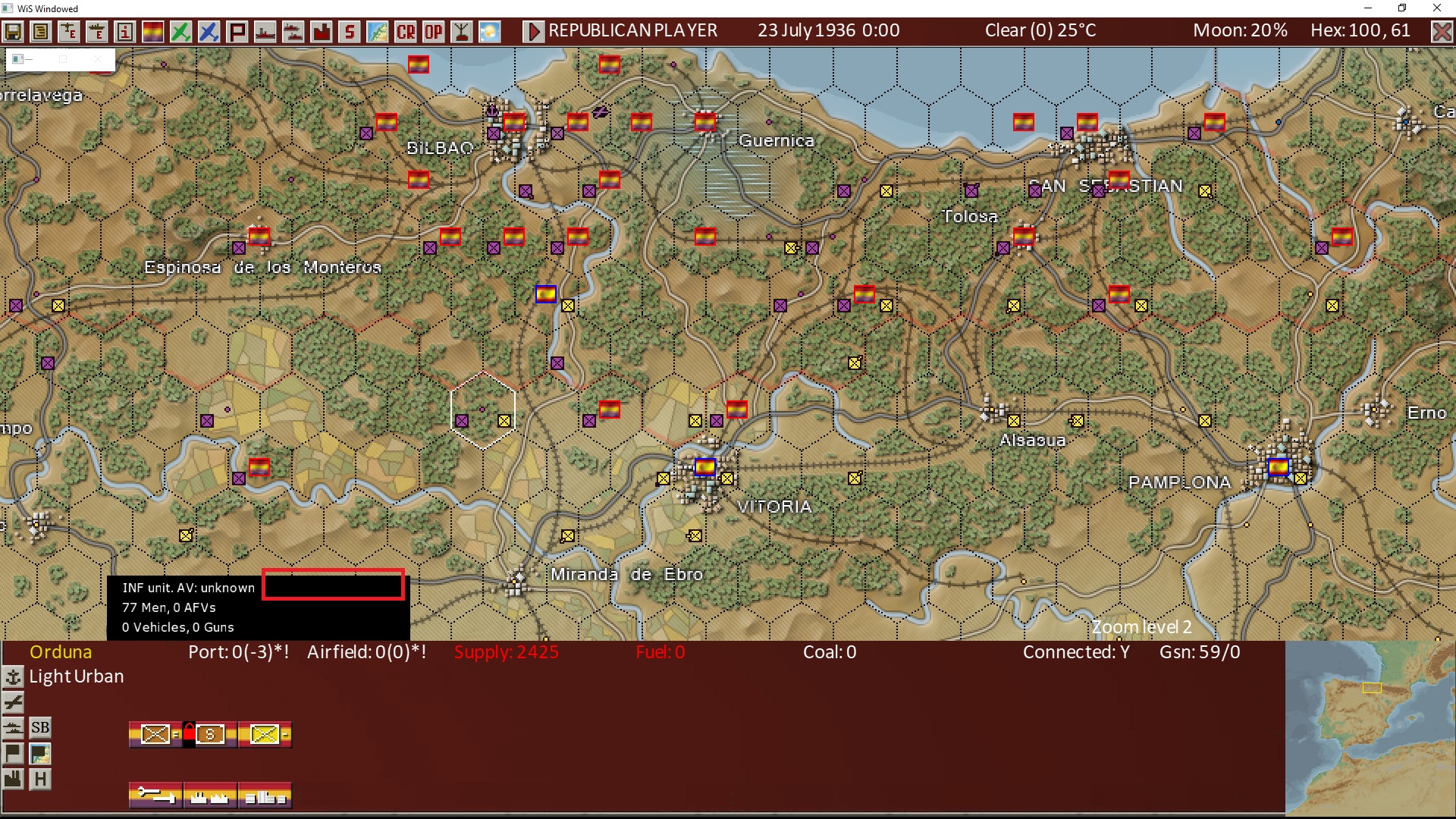The image size is (1456, 819).
Task: Click the radio antenna toolbar icon
Action: click(461, 32)
